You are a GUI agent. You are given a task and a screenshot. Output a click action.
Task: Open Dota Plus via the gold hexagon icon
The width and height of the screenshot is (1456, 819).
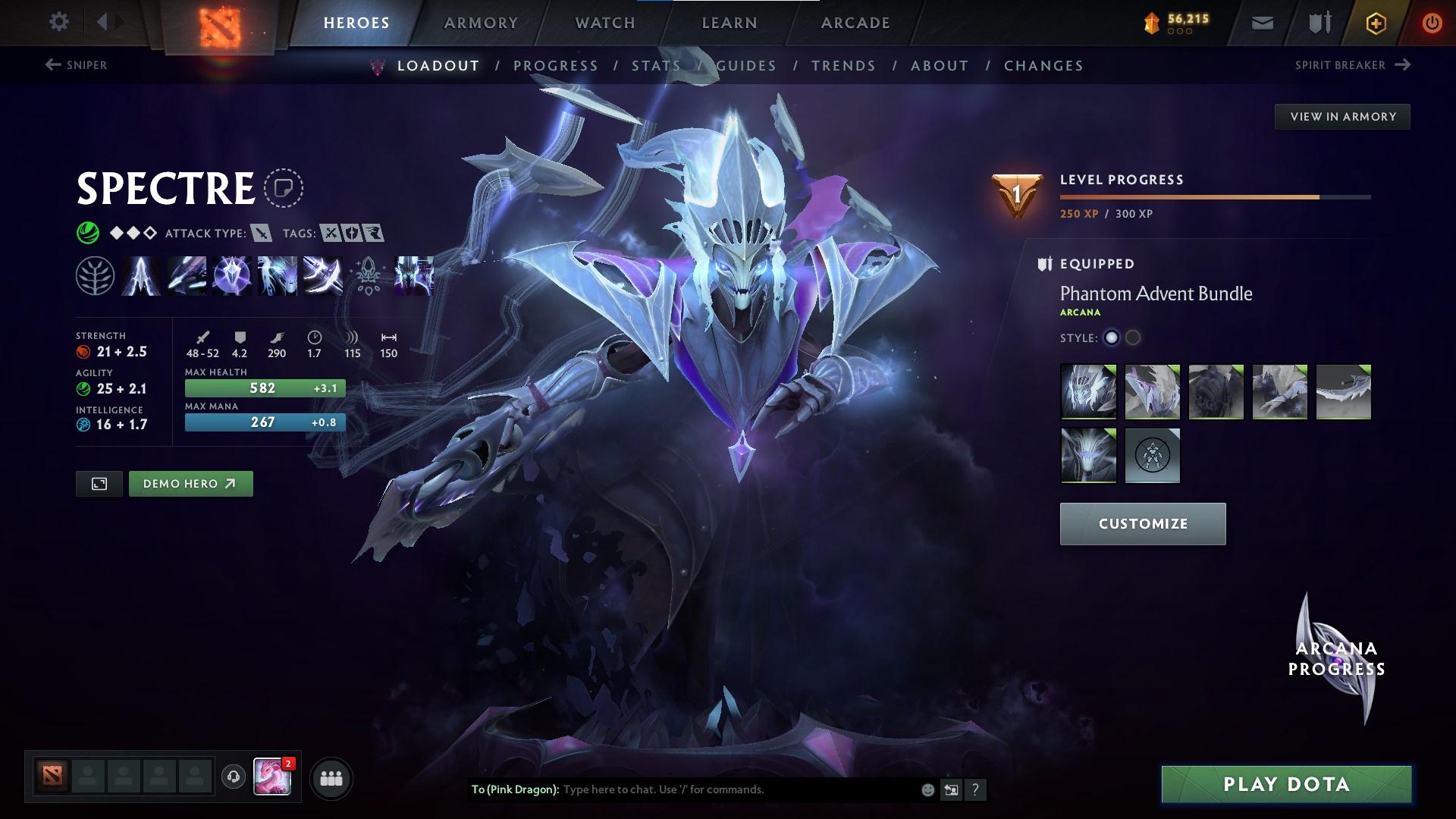click(1375, 23)
